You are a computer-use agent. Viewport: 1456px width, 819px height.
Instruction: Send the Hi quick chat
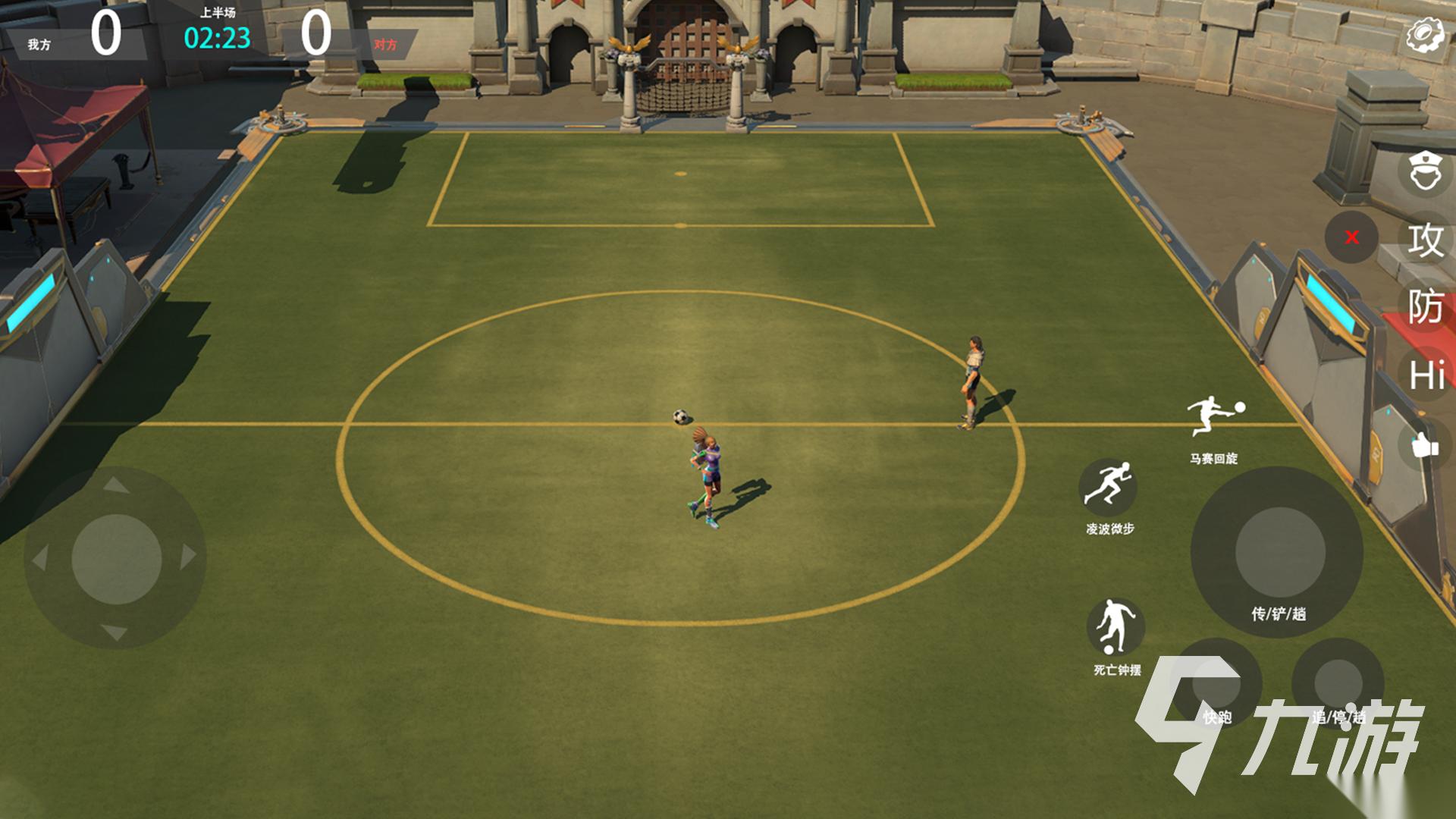pos(1426,375)
